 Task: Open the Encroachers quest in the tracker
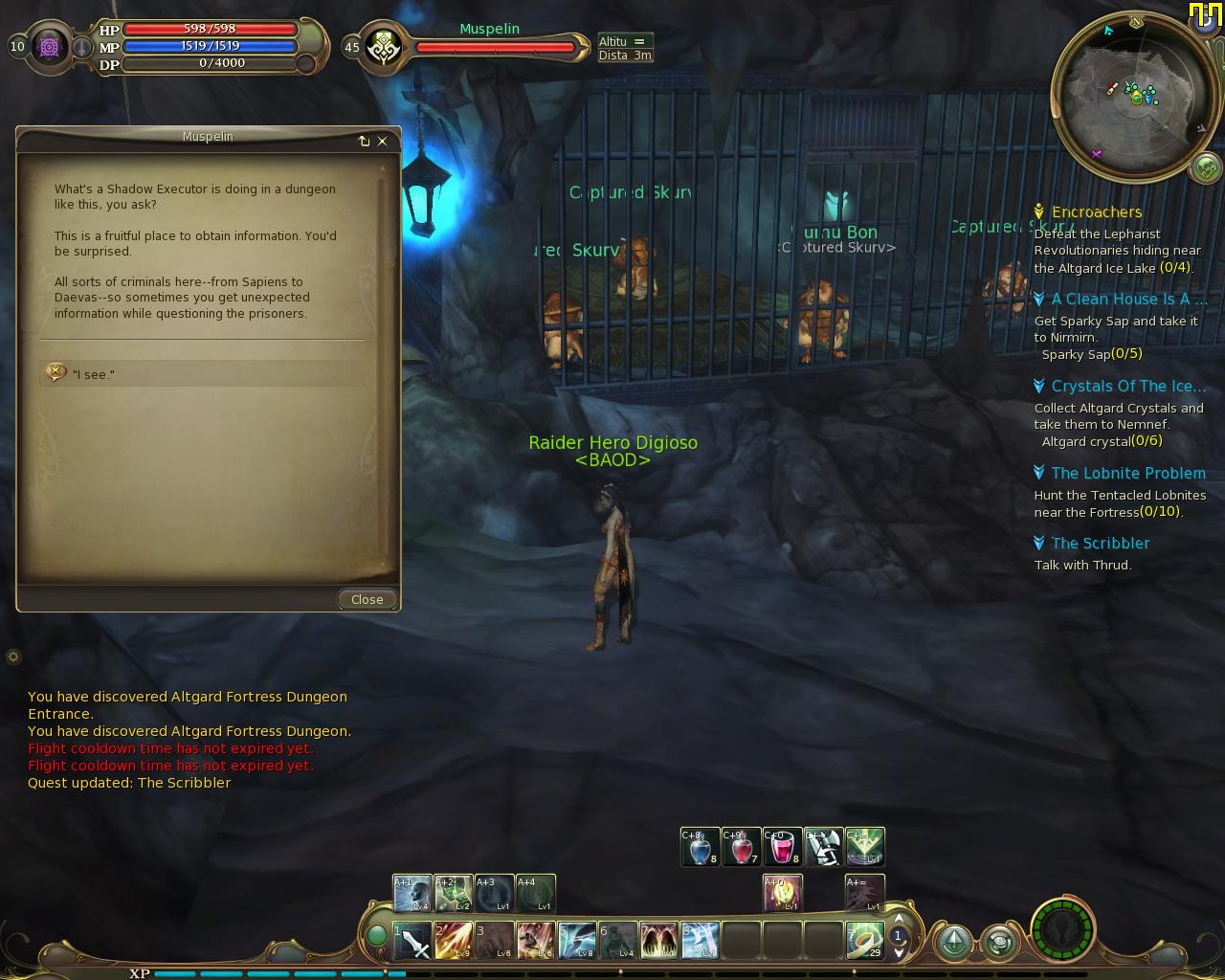pos(1096,212)
